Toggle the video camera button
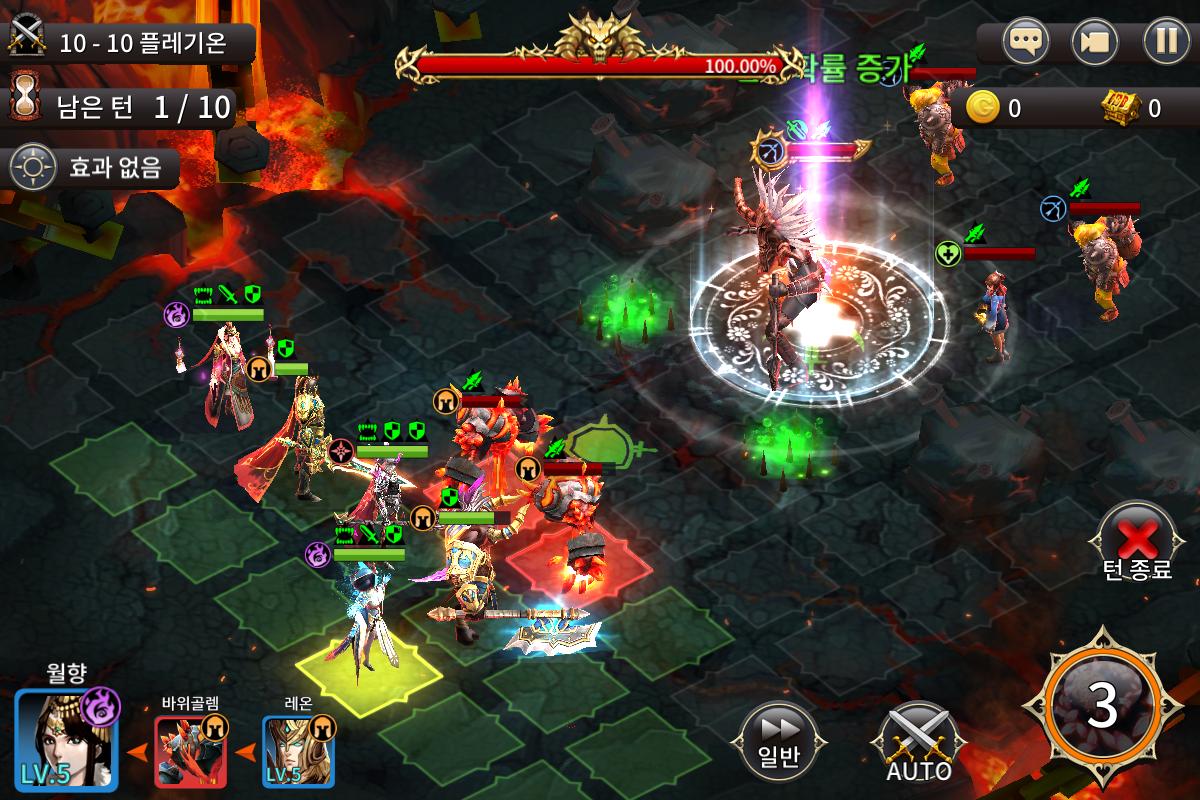 1094,42
